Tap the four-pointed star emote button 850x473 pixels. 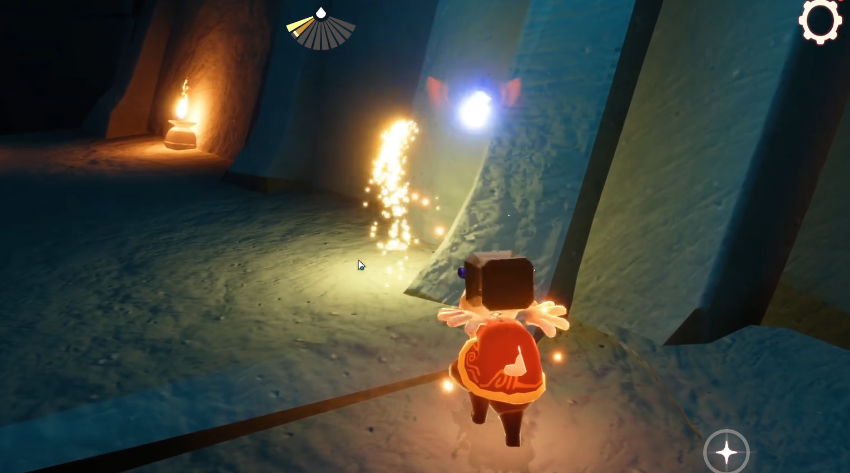coord(726,452)
